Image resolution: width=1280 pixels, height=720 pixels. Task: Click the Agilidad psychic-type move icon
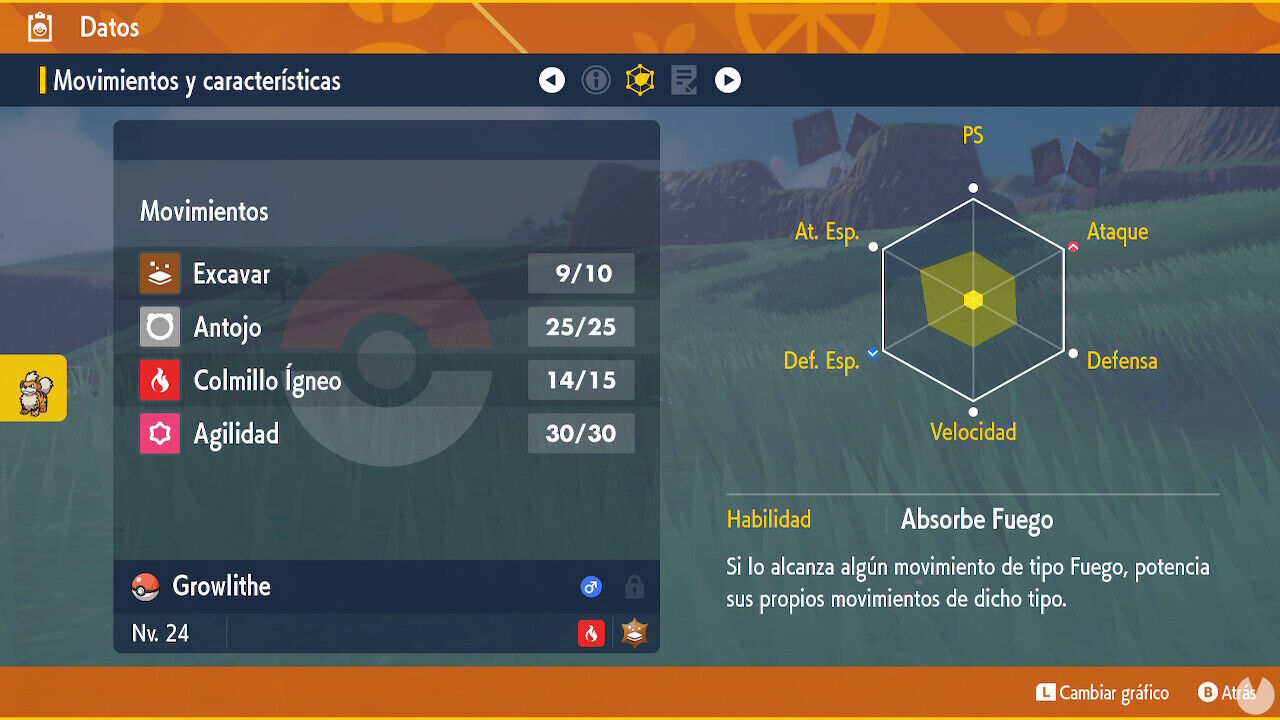(x=158, y=433)
